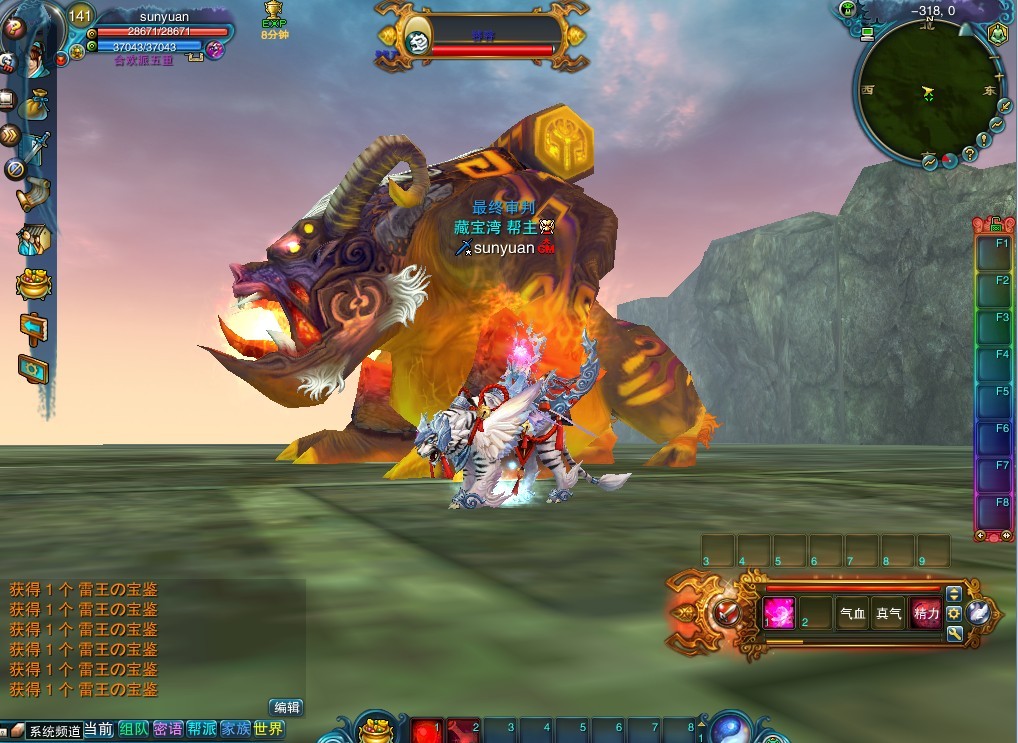The width and height of the screenshot is (1018, 743).
Task: Click the wooden arrow signpost icon
Action: (33, 327)
